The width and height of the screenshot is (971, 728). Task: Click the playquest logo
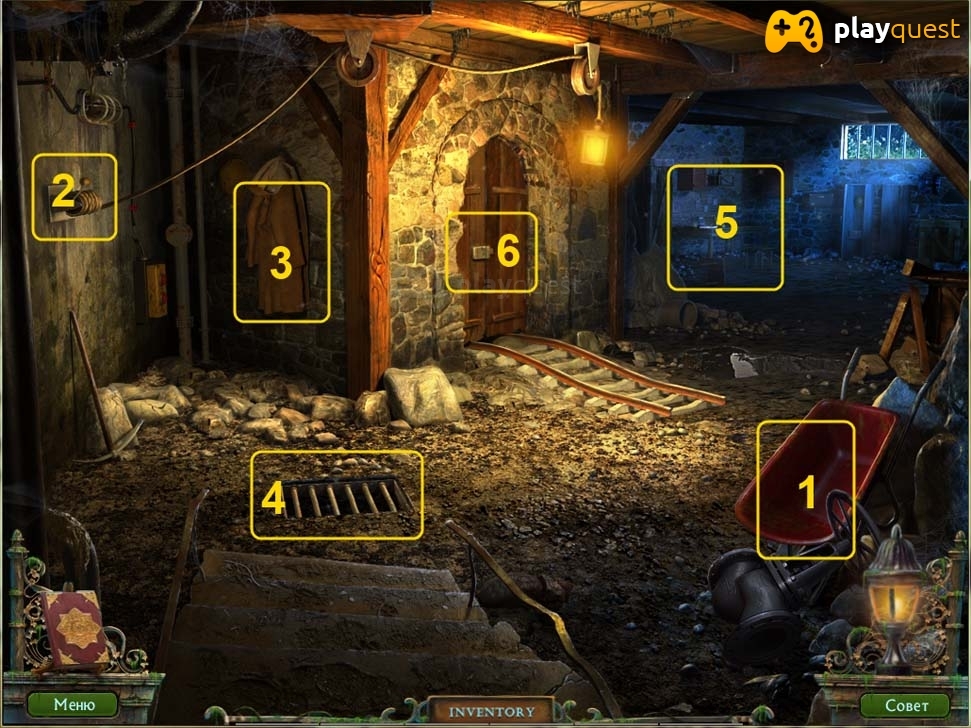(862, 32)
